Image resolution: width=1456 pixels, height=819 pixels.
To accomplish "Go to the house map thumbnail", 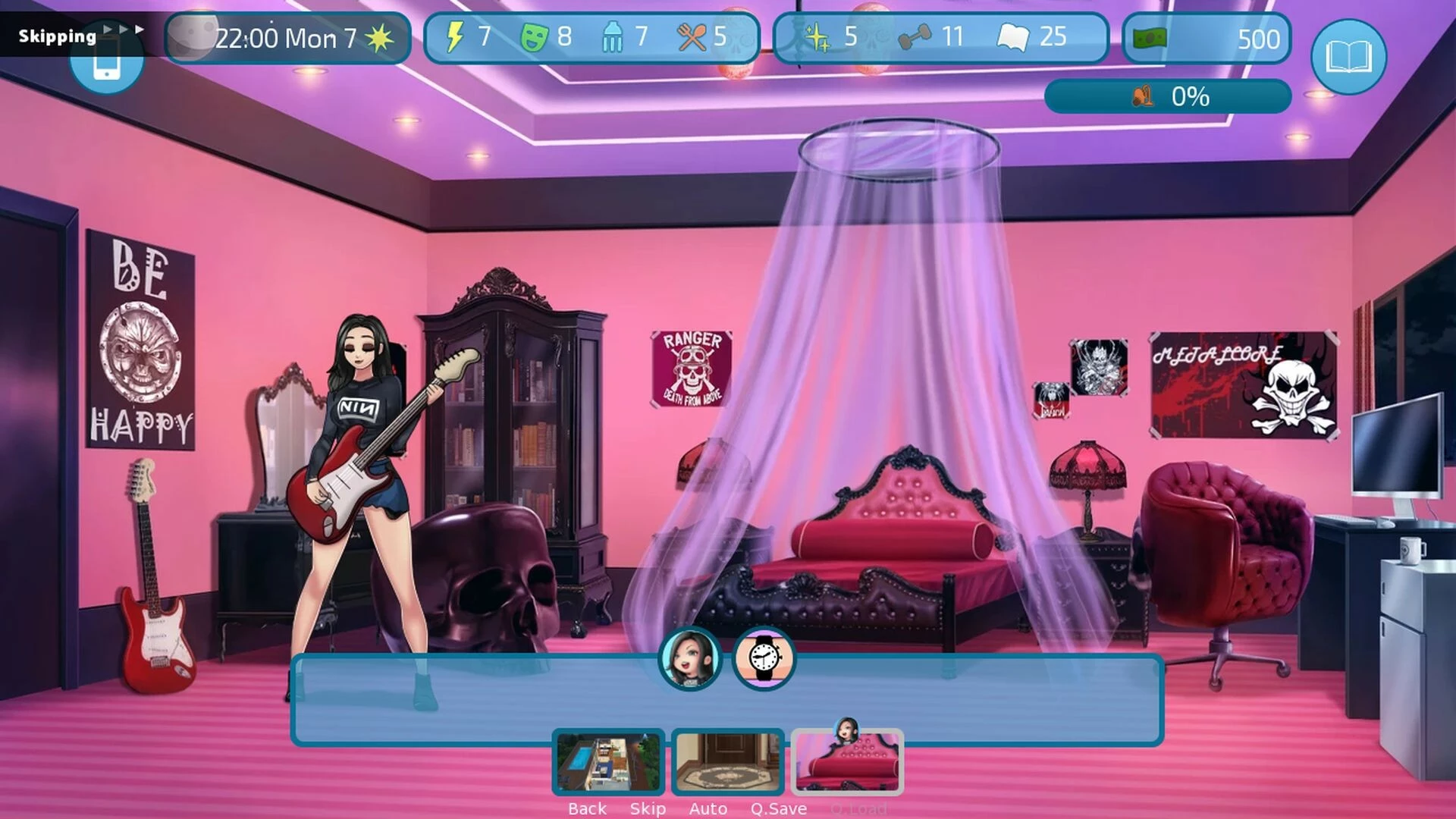I will (608, 762).
